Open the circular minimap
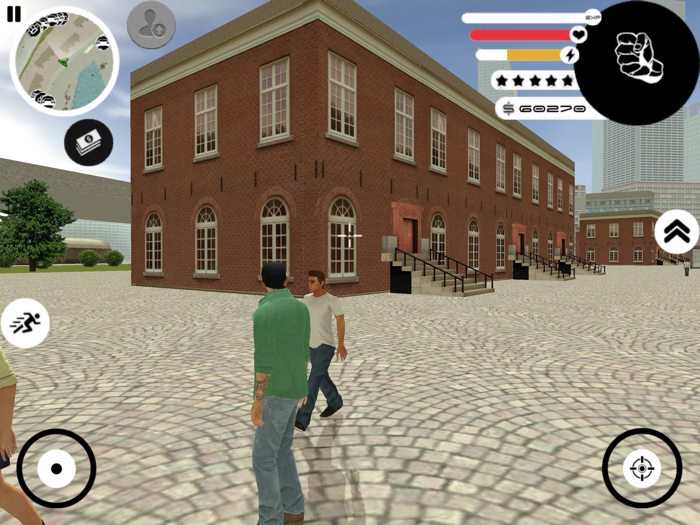 (64, 61)
